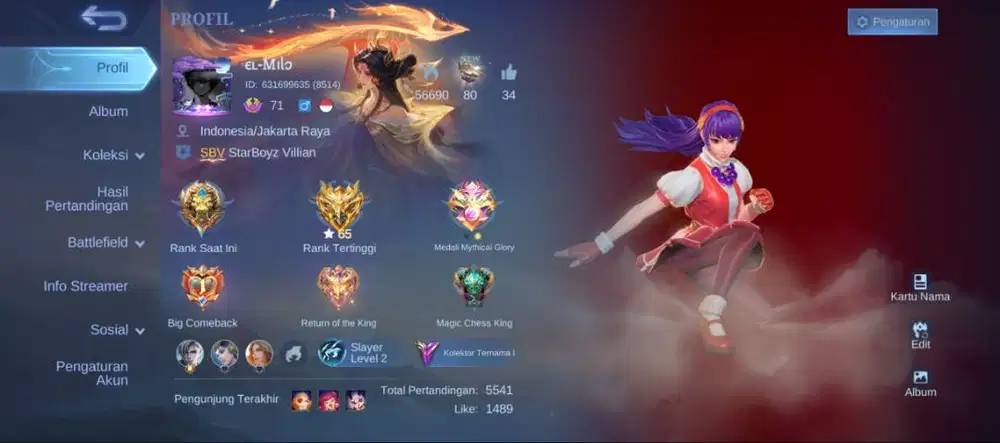Go back using the return arrow
1000x443 pixels.
(103, 18)
